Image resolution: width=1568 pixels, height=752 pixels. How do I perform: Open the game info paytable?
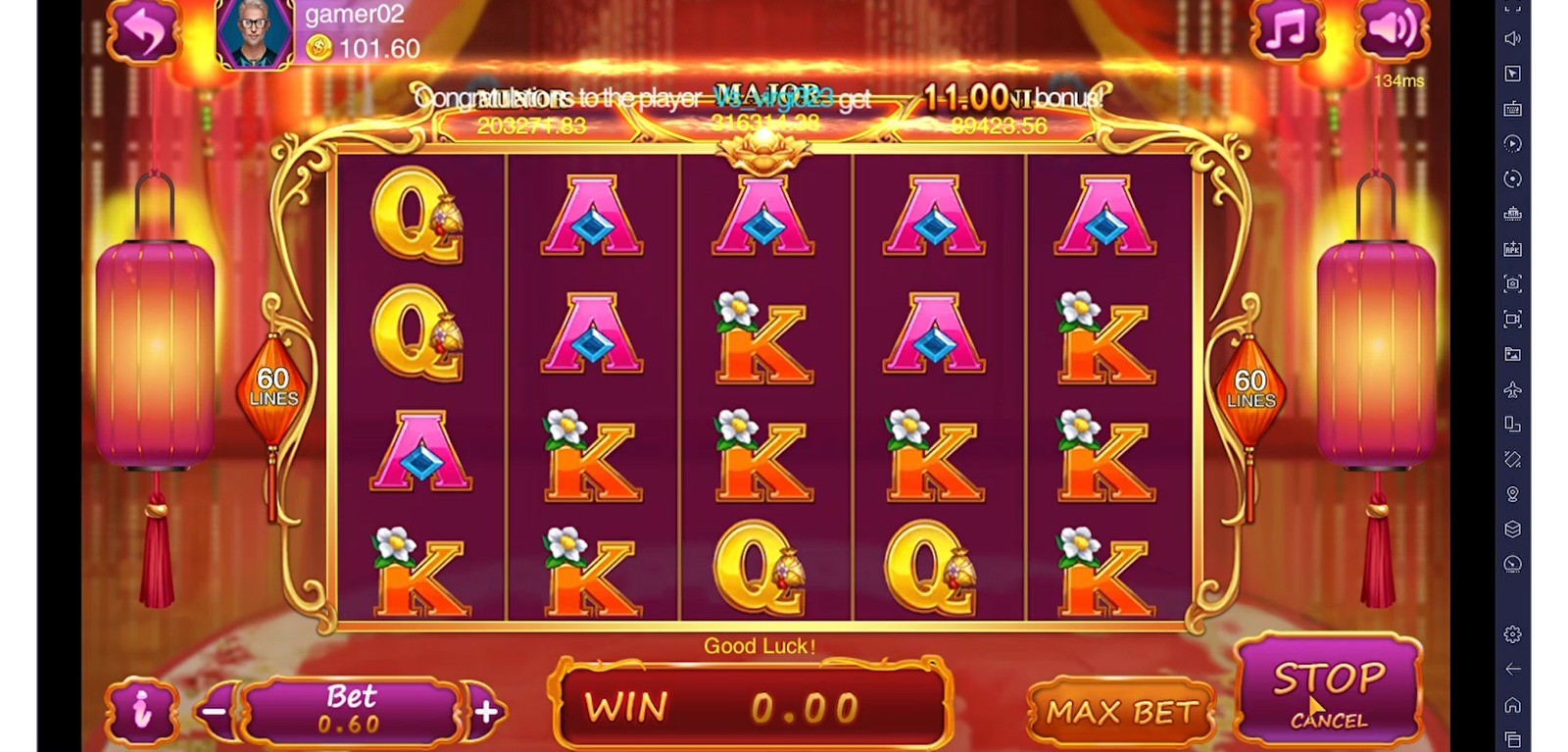[x=143, y=710]
